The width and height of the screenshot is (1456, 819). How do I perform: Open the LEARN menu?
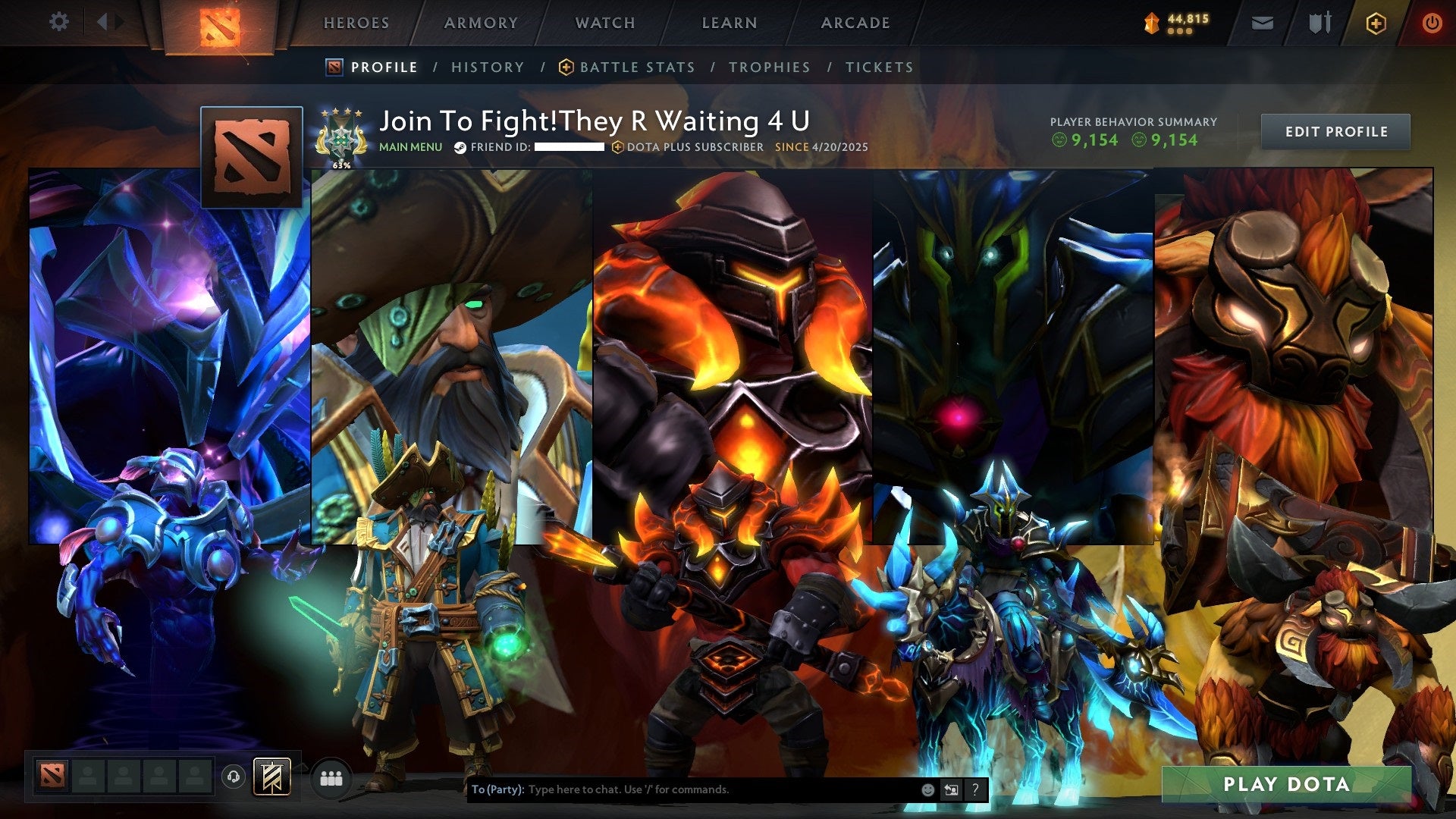[x=727, y=23]
